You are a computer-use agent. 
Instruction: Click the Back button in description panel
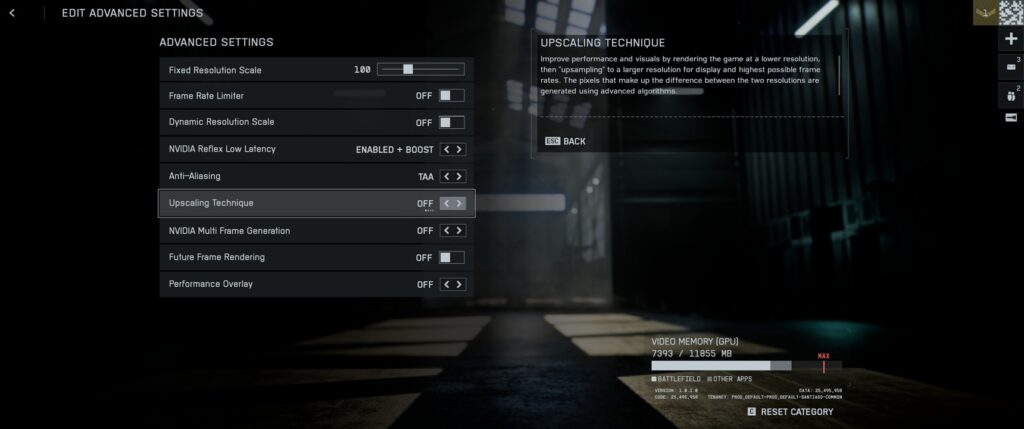(x=566, y=141)
